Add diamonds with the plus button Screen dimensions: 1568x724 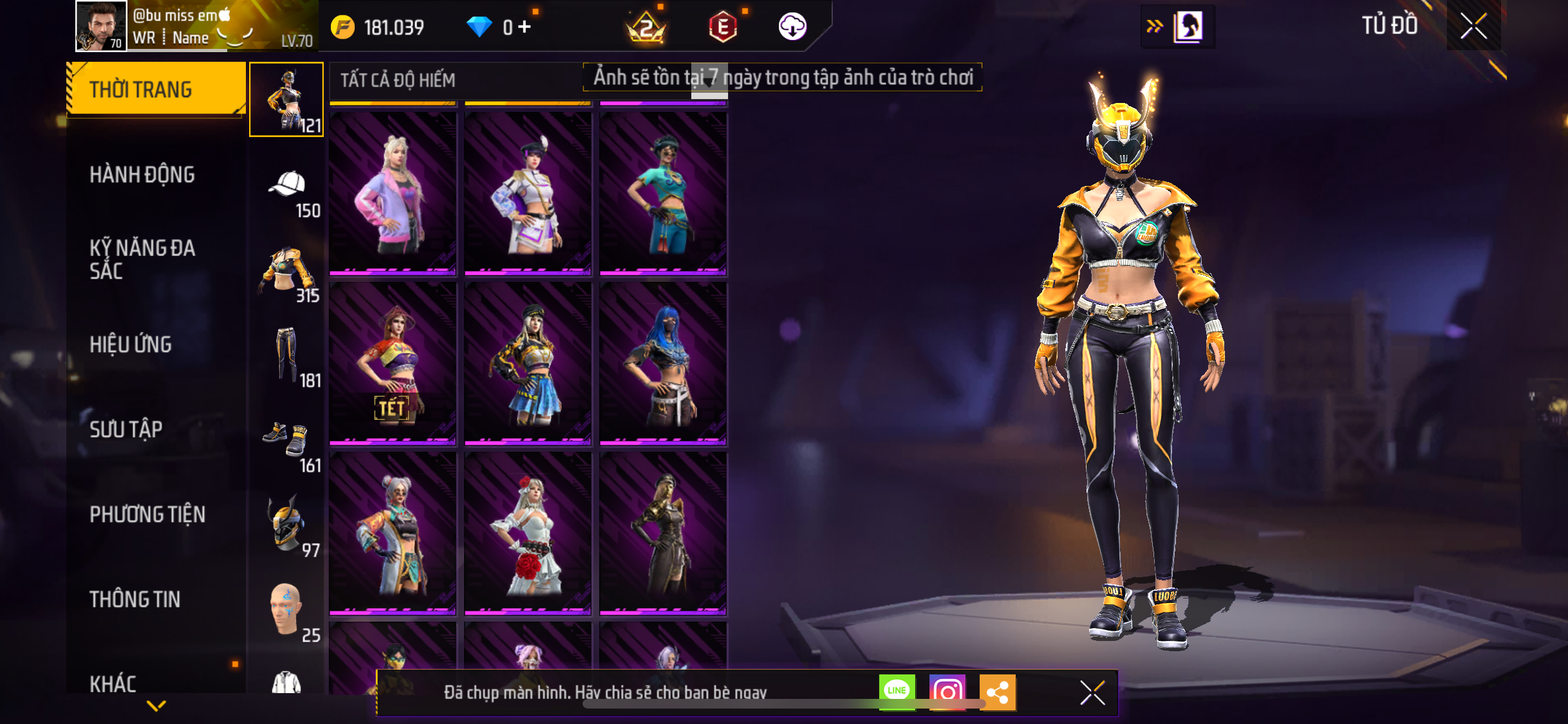pyautogui.click(x=525, y=26)
